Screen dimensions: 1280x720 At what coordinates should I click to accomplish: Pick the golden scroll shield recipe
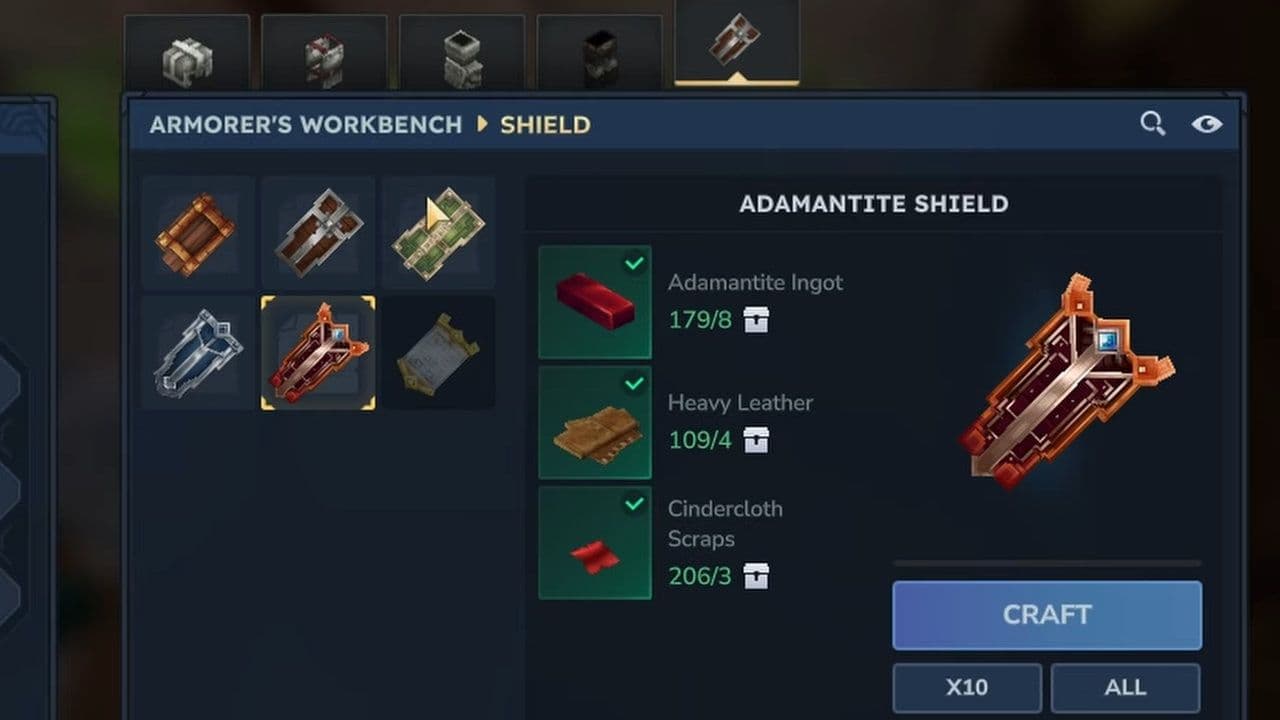coord(438,352)
